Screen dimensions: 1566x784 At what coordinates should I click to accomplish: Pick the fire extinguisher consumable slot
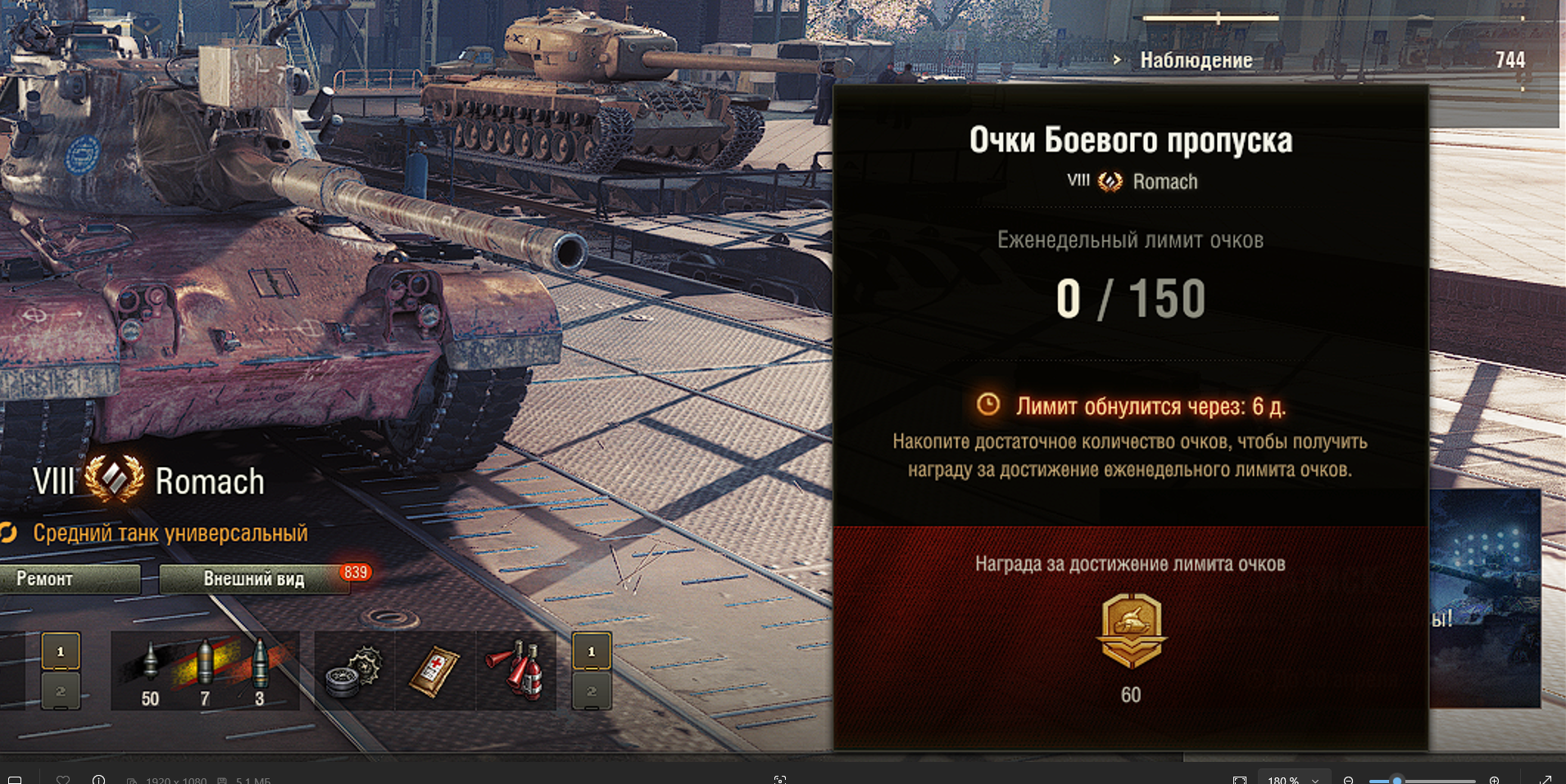coord(516,672)
